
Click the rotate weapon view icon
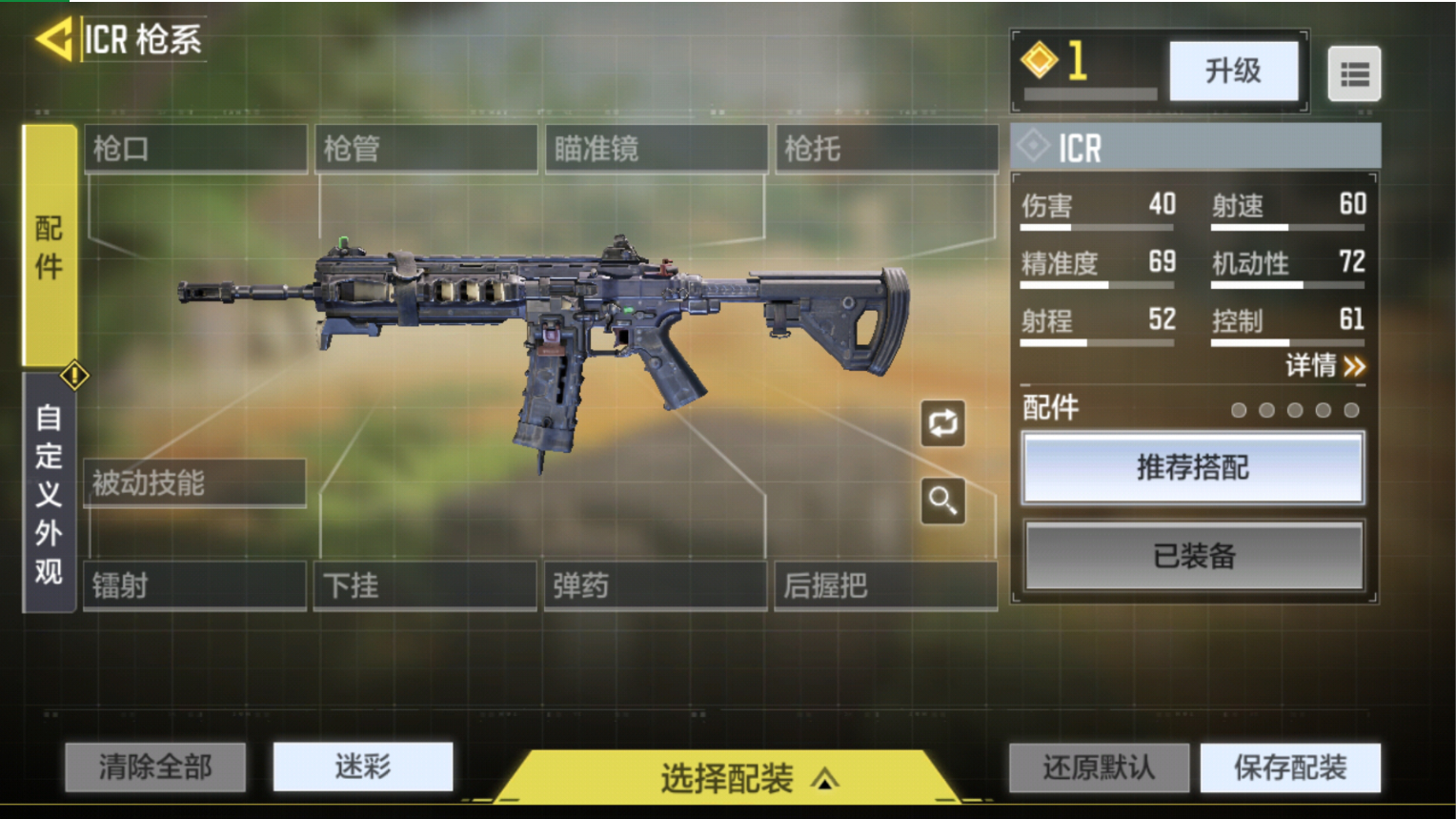941,423
